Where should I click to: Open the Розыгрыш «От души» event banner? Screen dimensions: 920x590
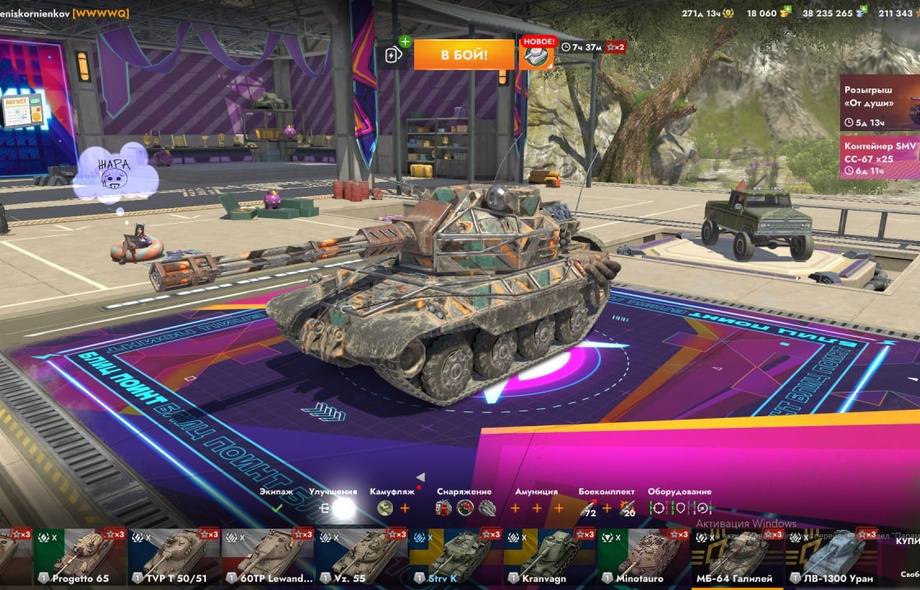(879, 102)
